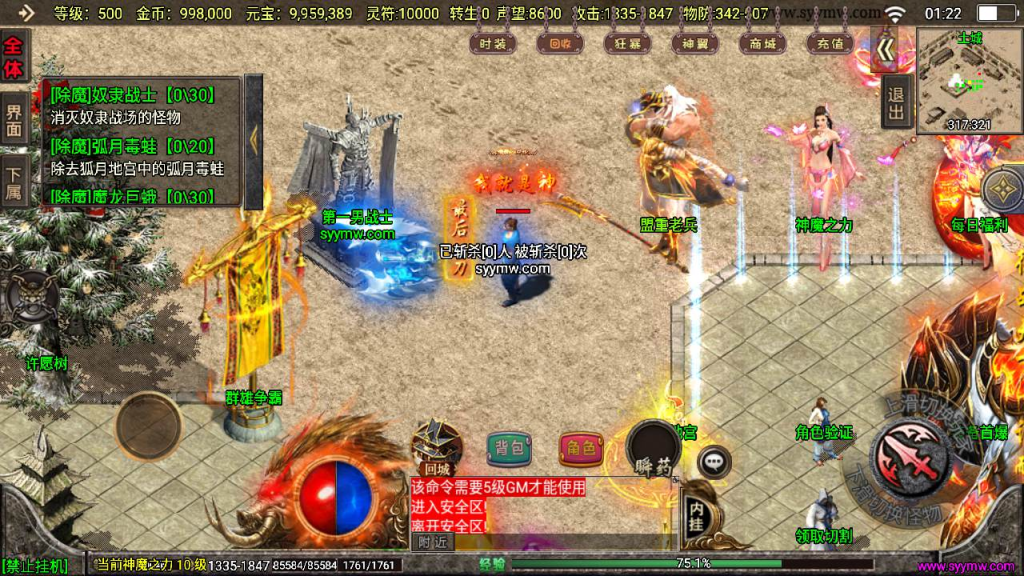Viewport: 1024px width, 576px height.
Task: Open the 背包 backpack
Action: pyautogui.click(x=509, y=448)
